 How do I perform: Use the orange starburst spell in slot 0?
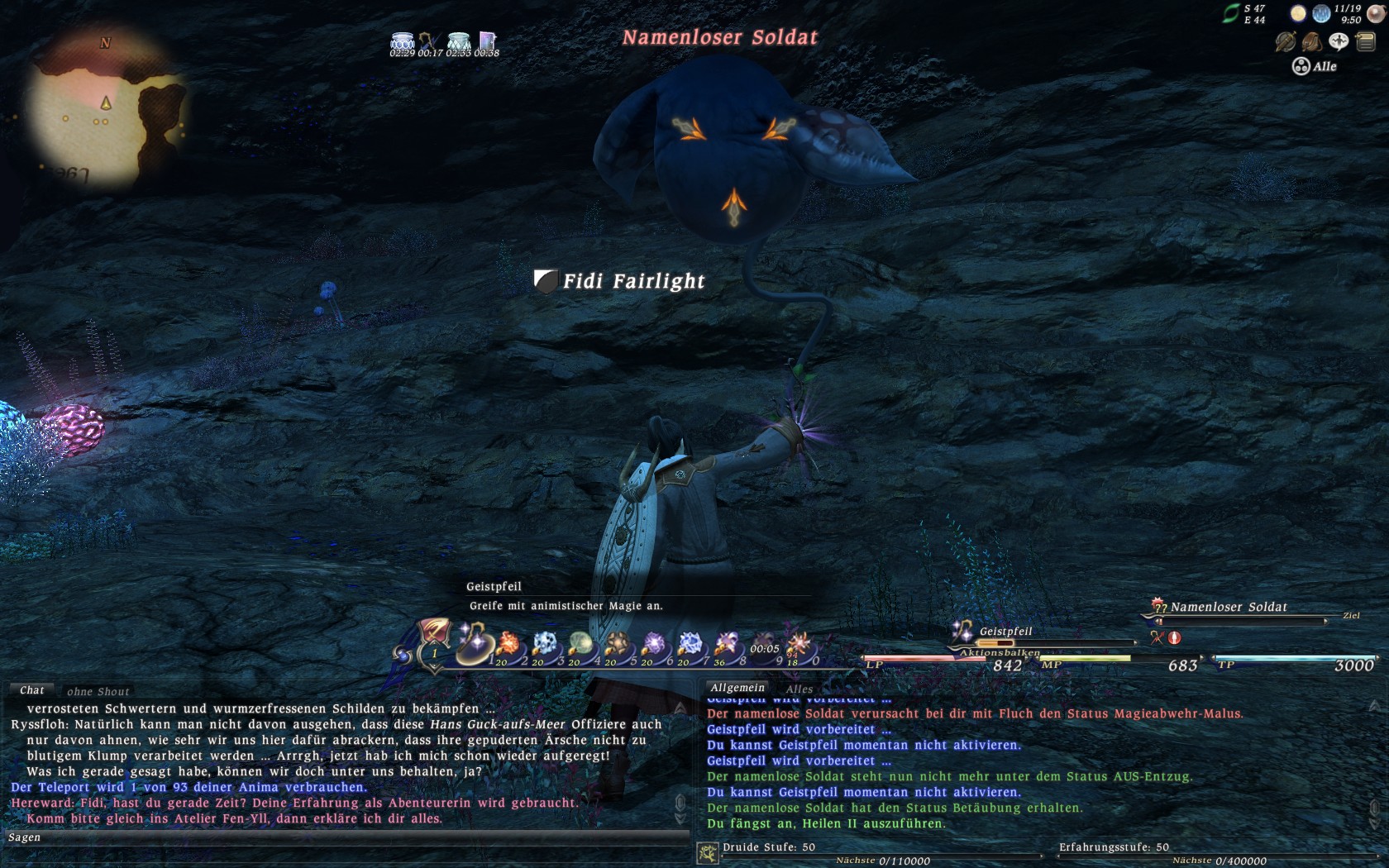800,644
